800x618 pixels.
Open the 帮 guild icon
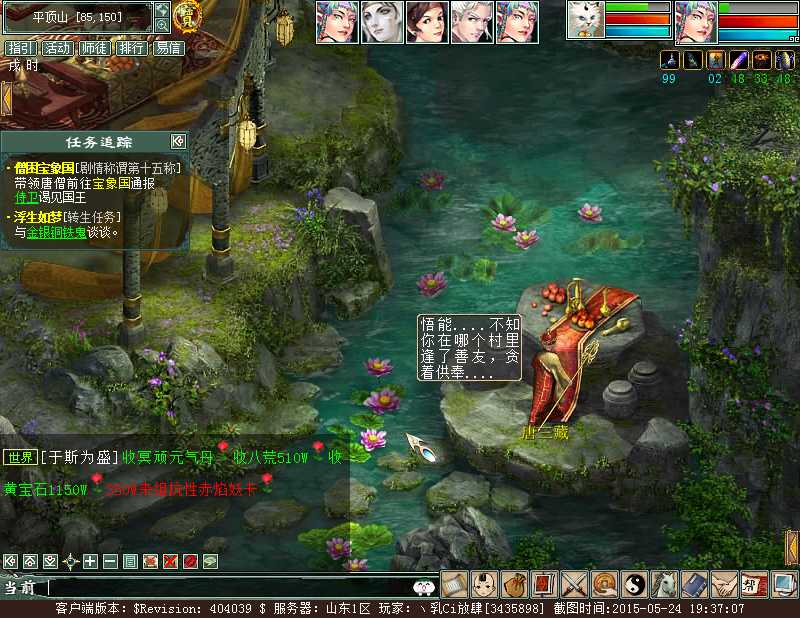[x=754, y=583]
